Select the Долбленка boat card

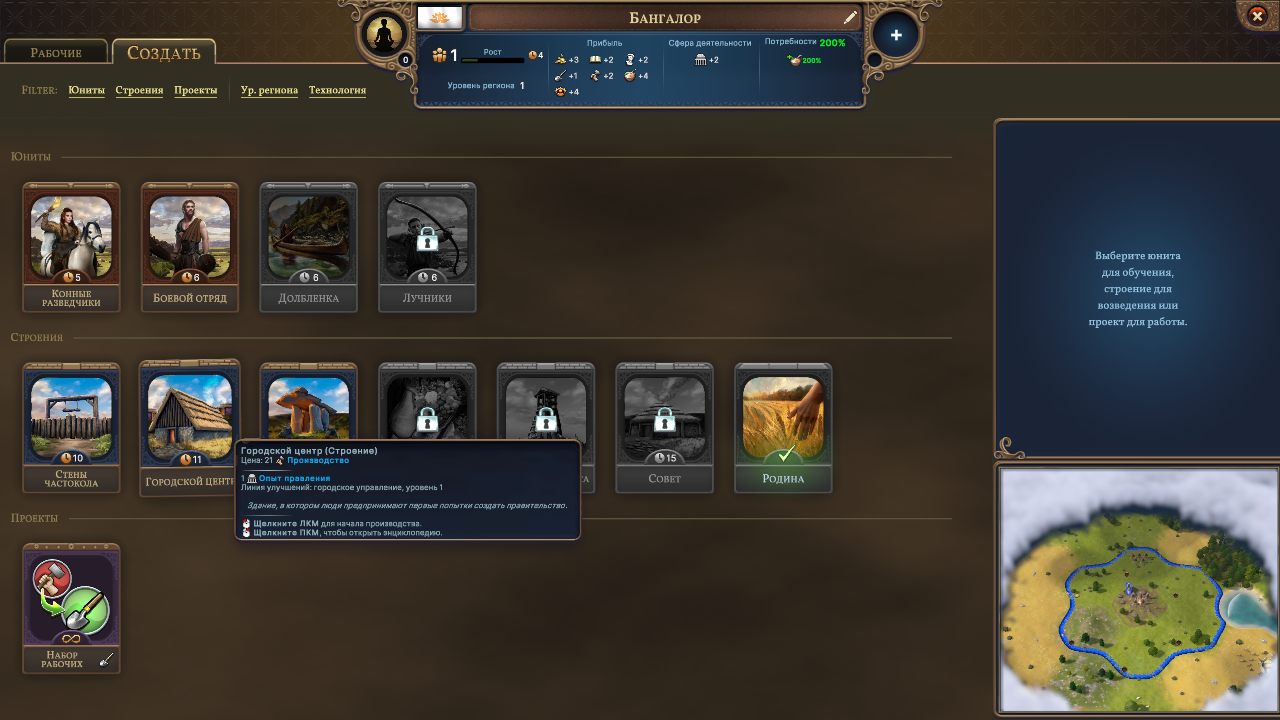[x=308, y=246]
